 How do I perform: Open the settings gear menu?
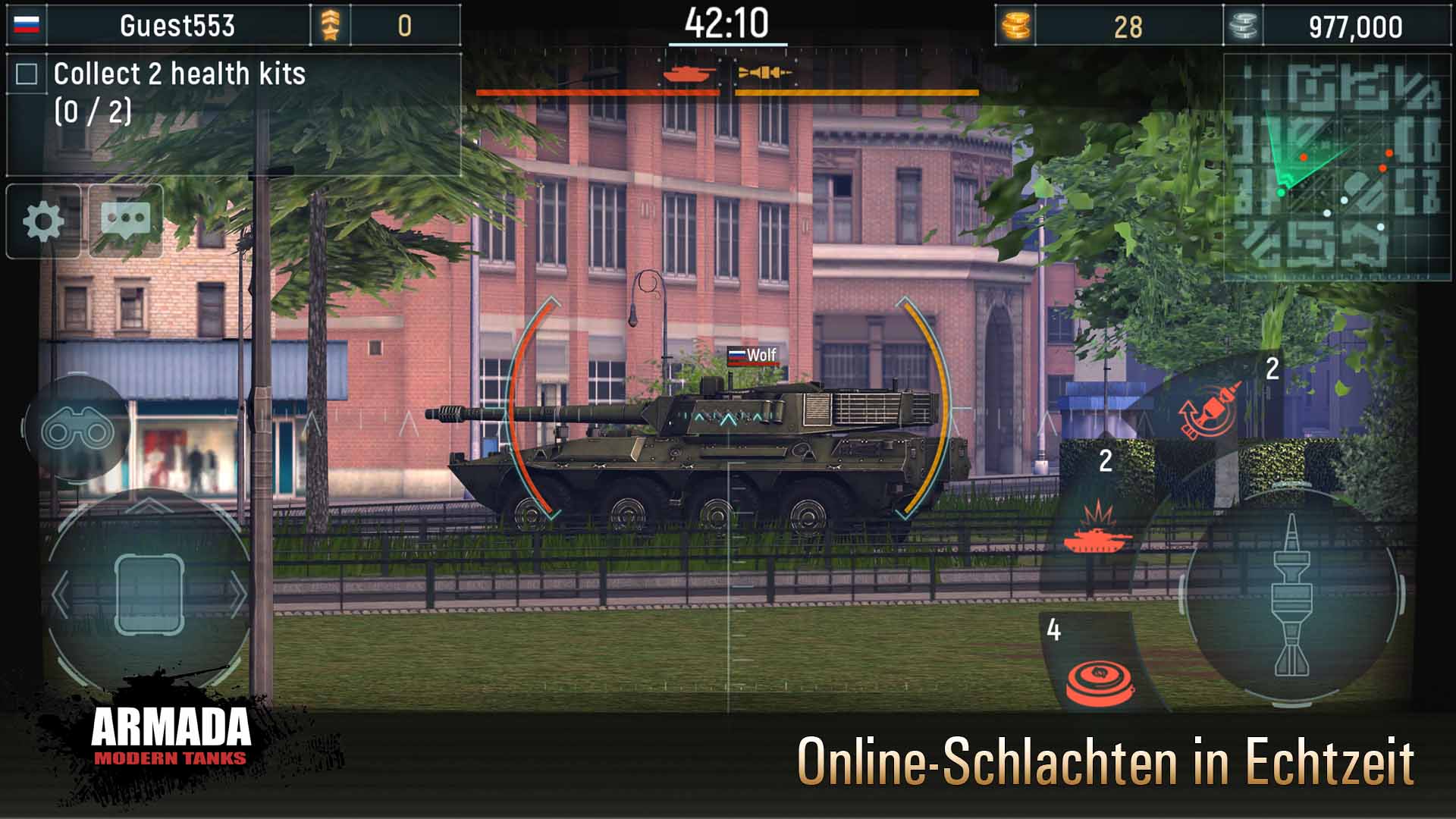click(43, 221)
